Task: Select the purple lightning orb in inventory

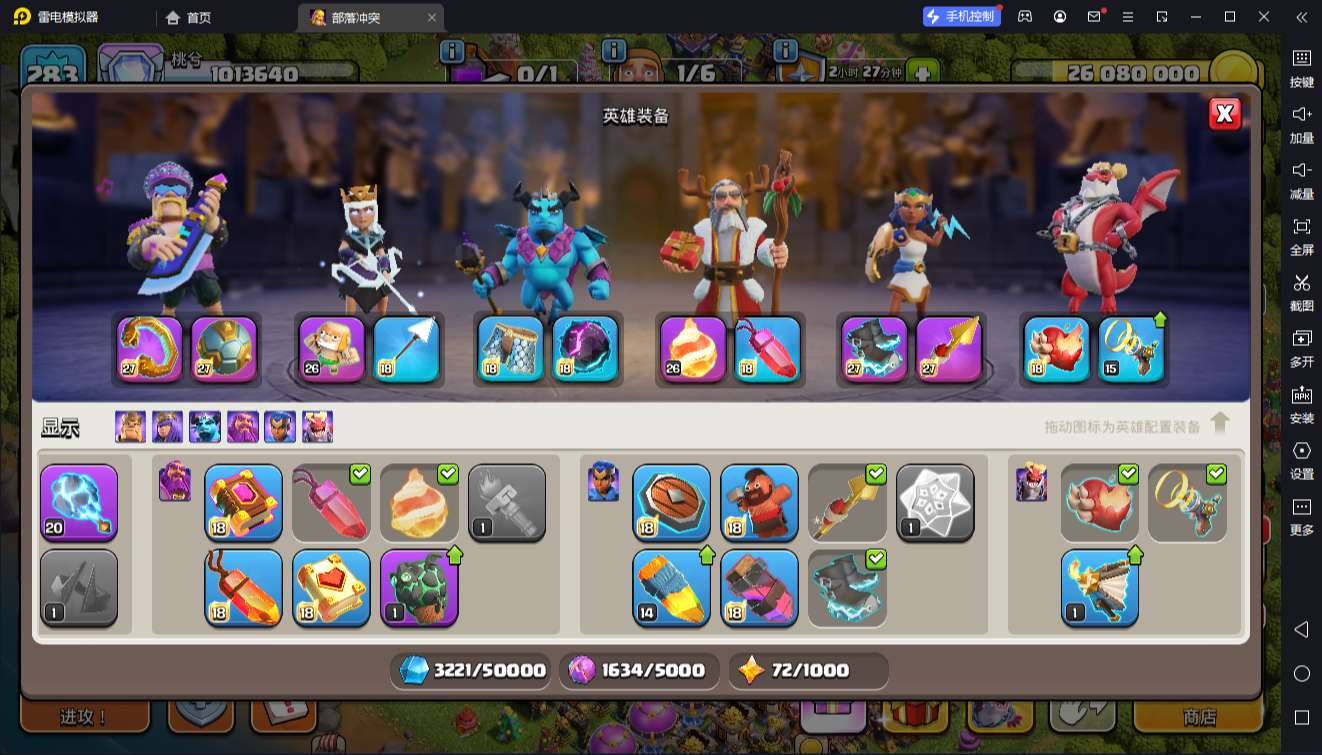Action: tap(79, 502)
